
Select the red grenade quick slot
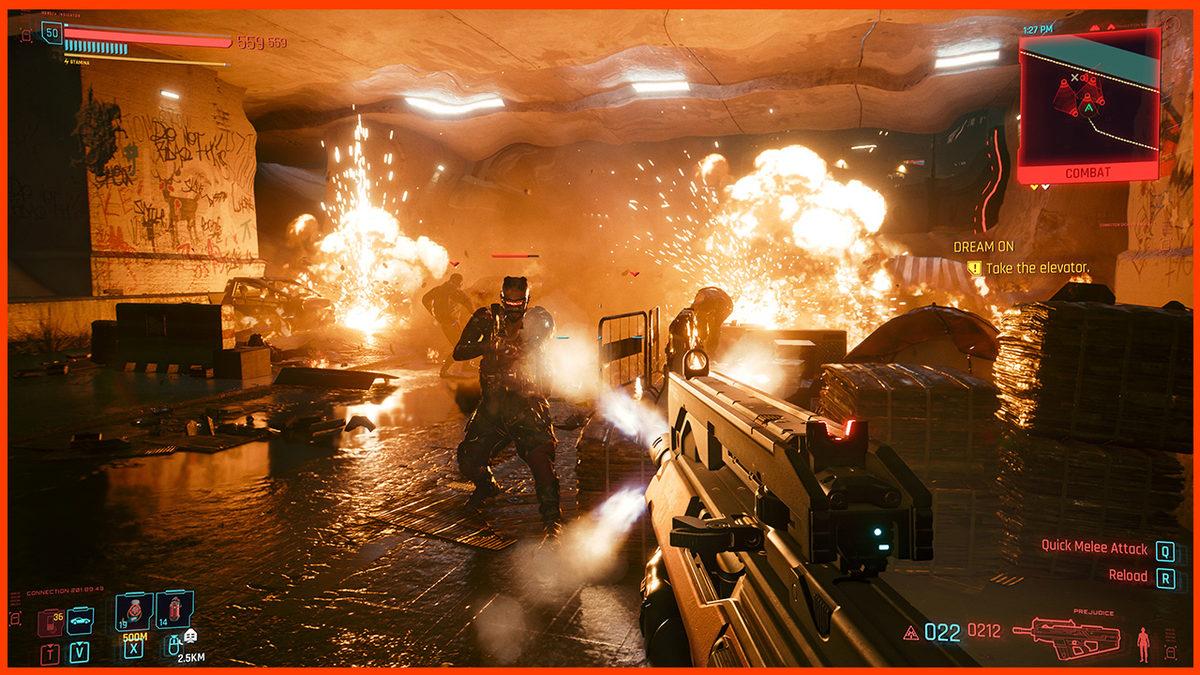pos(174,610)
